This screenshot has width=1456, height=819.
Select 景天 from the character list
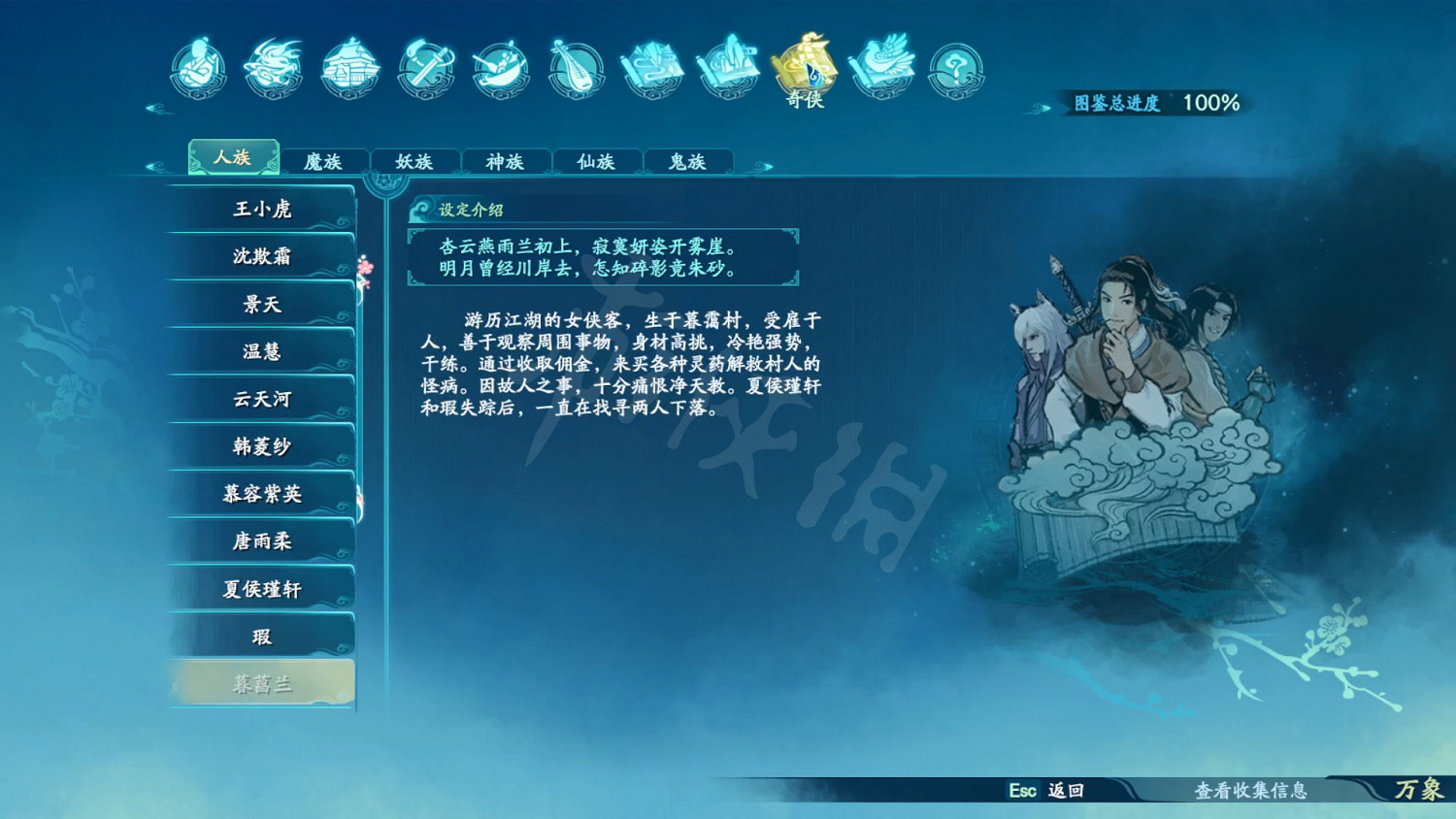(262, 304)
